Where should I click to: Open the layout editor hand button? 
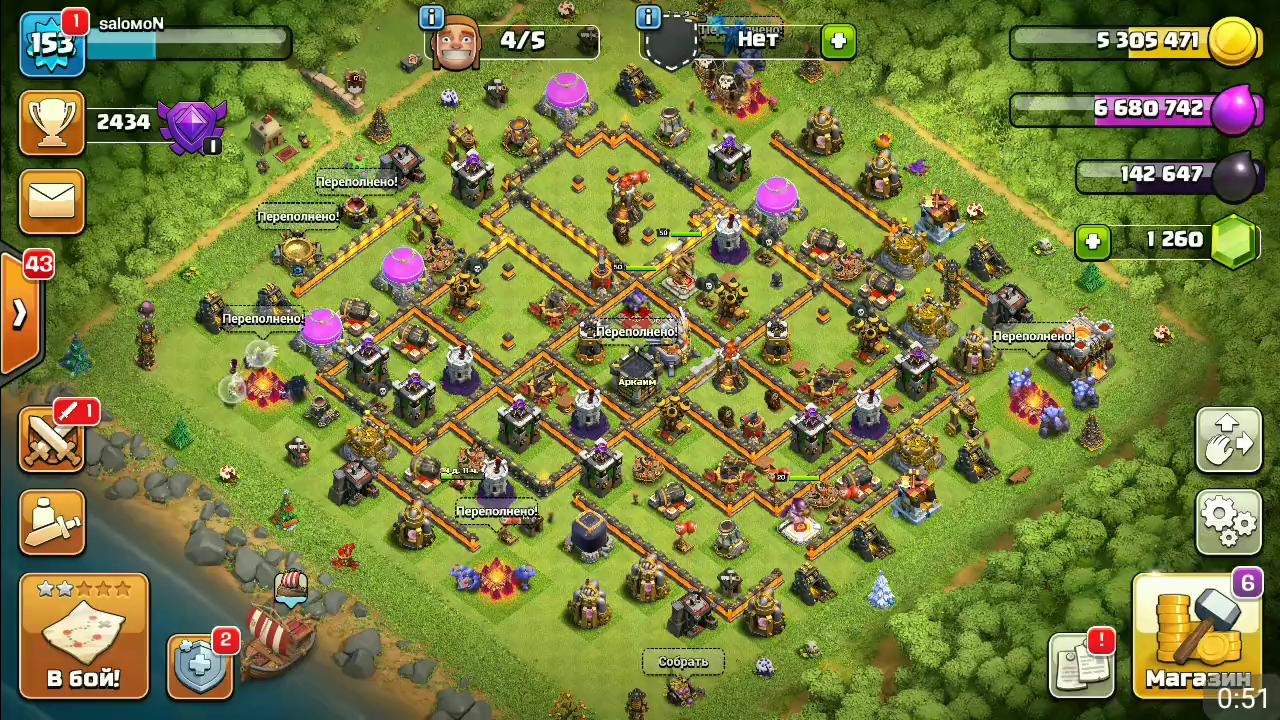click(x=1229, y=440)
